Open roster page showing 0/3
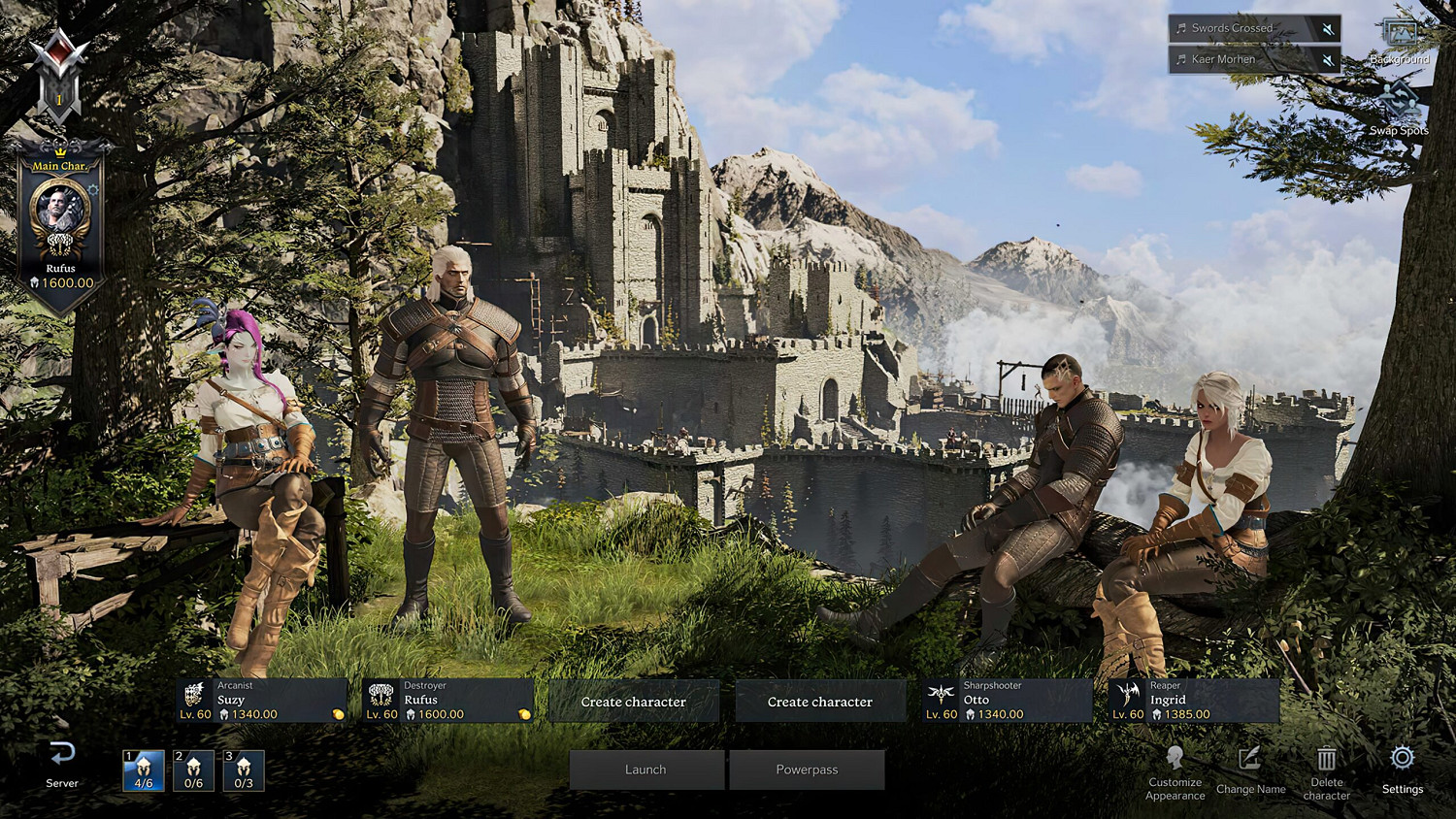Screen dimensions: 1456x819 [x=244, y=770]
